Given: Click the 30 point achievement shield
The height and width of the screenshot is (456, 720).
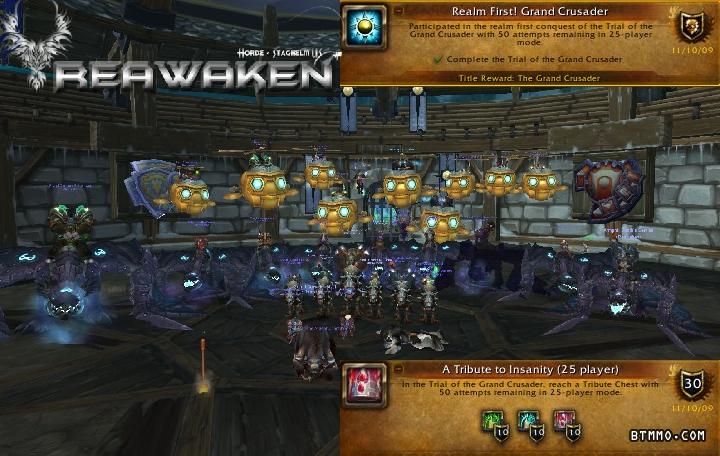Looking at the screenshot, I should pyautogui.click(x=691, y=383).
